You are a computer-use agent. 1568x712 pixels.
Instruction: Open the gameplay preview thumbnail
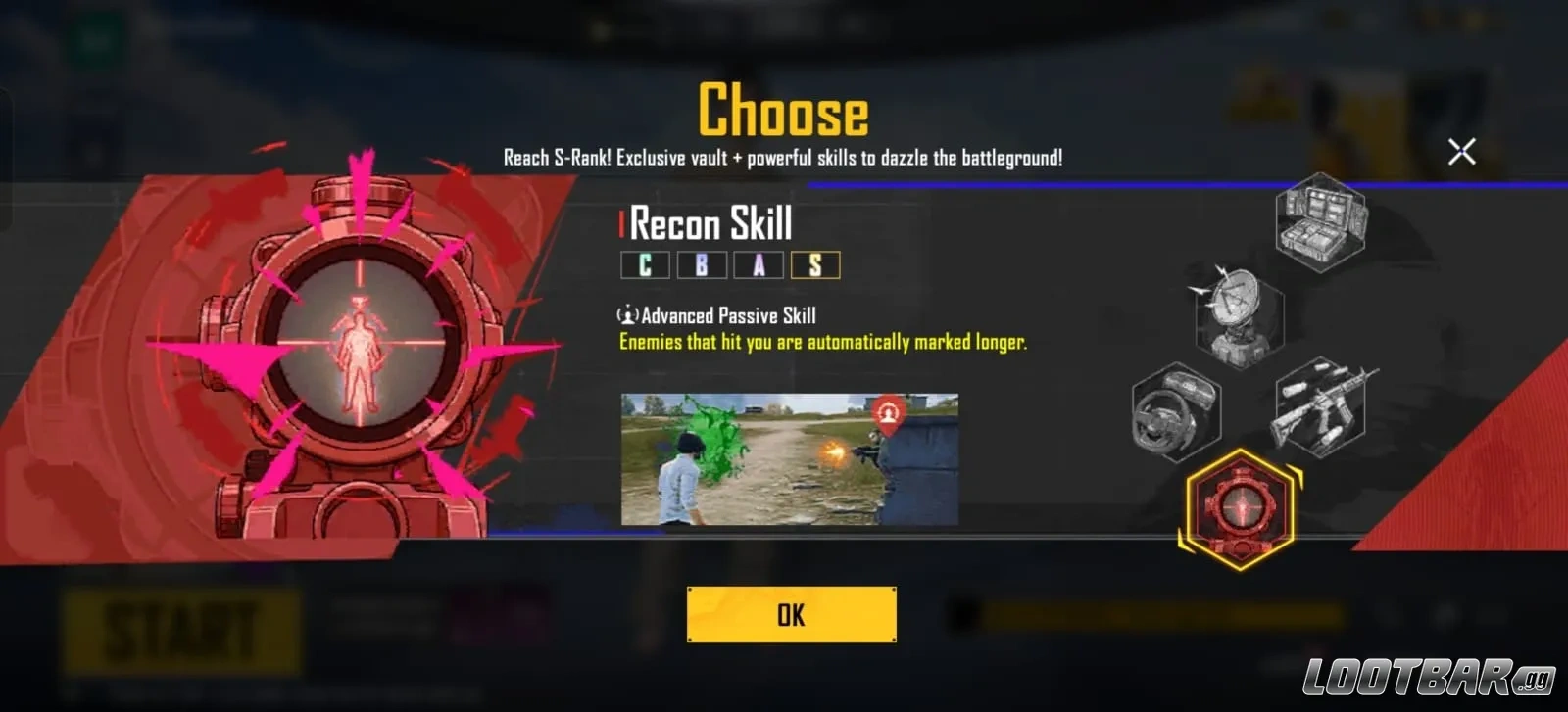click(792, 455)
